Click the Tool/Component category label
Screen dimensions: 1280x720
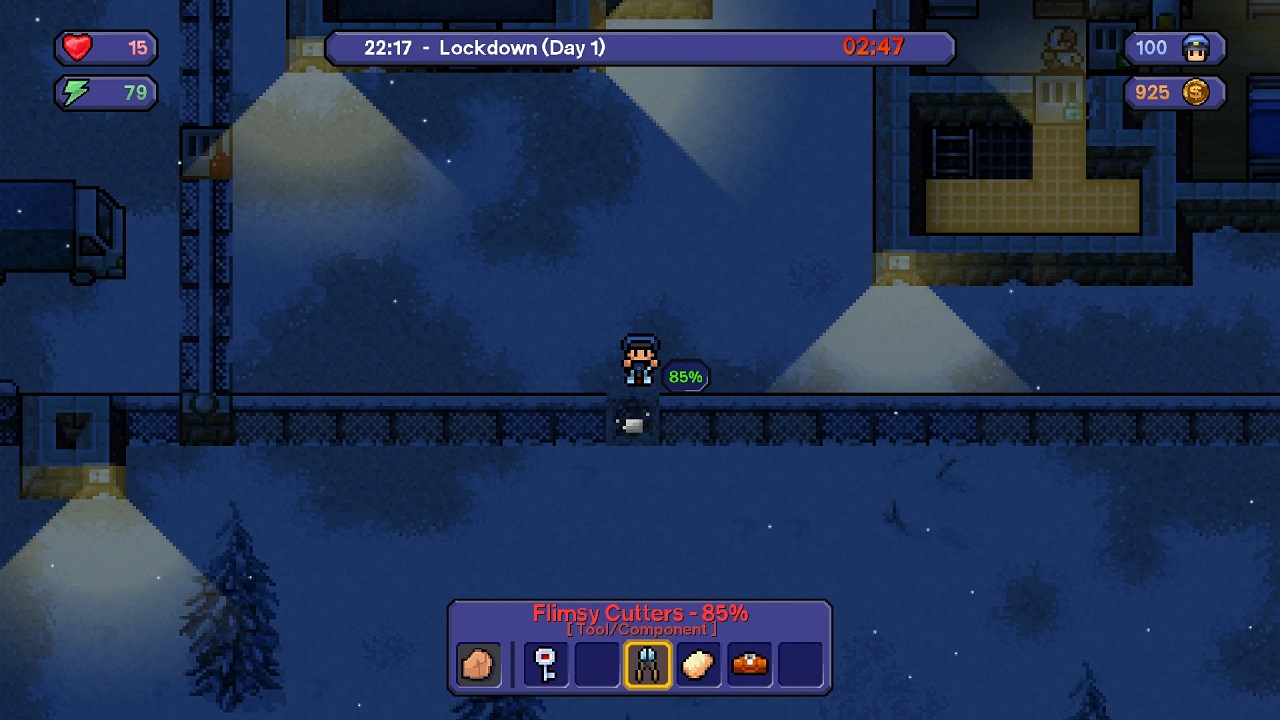(640, 630)
